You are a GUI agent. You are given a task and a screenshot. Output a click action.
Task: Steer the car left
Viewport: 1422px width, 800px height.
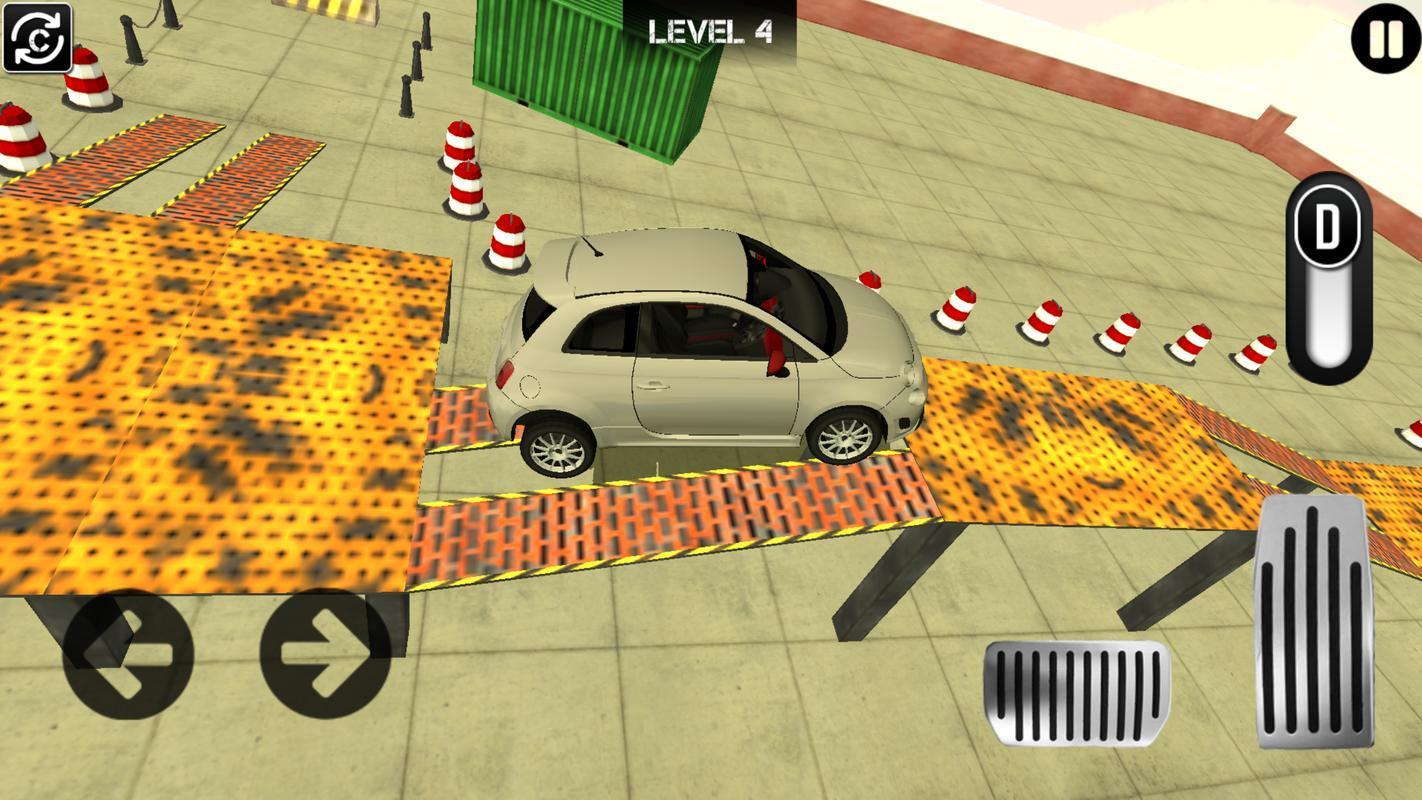pyautogui.click(x=128, y=654)
